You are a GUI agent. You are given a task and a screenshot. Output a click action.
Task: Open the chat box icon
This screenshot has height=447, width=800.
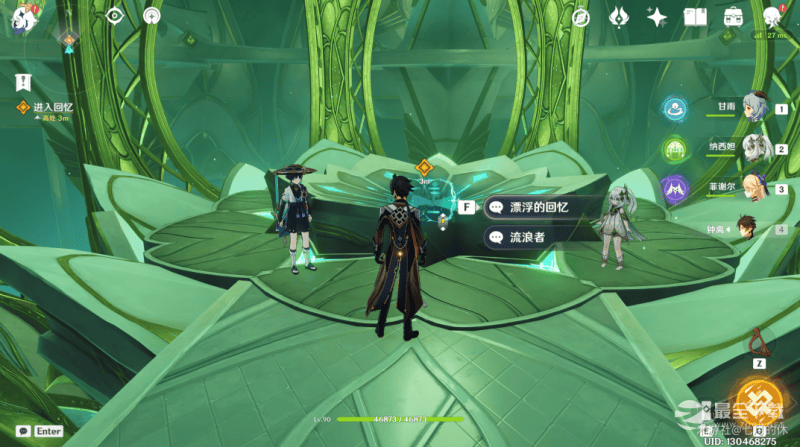(23, 431)
